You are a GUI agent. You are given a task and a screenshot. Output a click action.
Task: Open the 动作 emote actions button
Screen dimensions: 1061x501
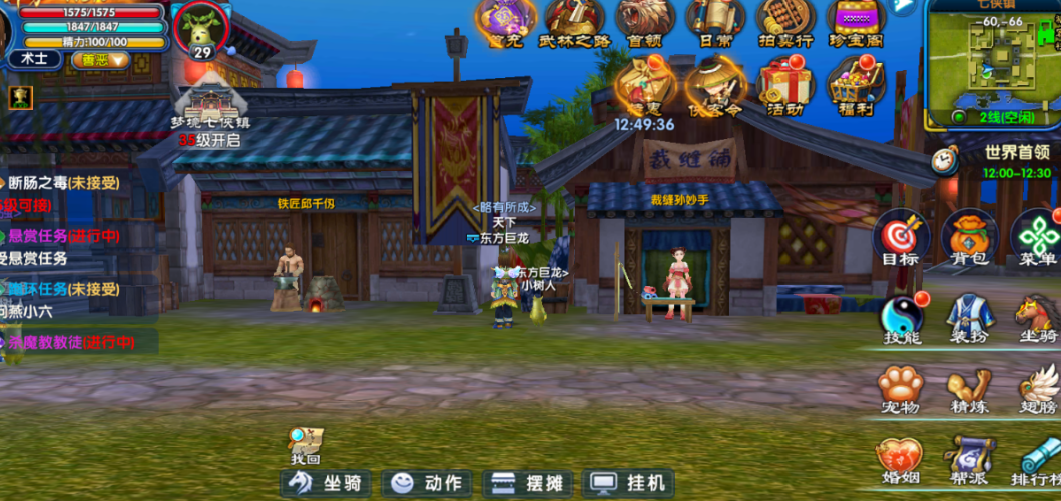428,483
